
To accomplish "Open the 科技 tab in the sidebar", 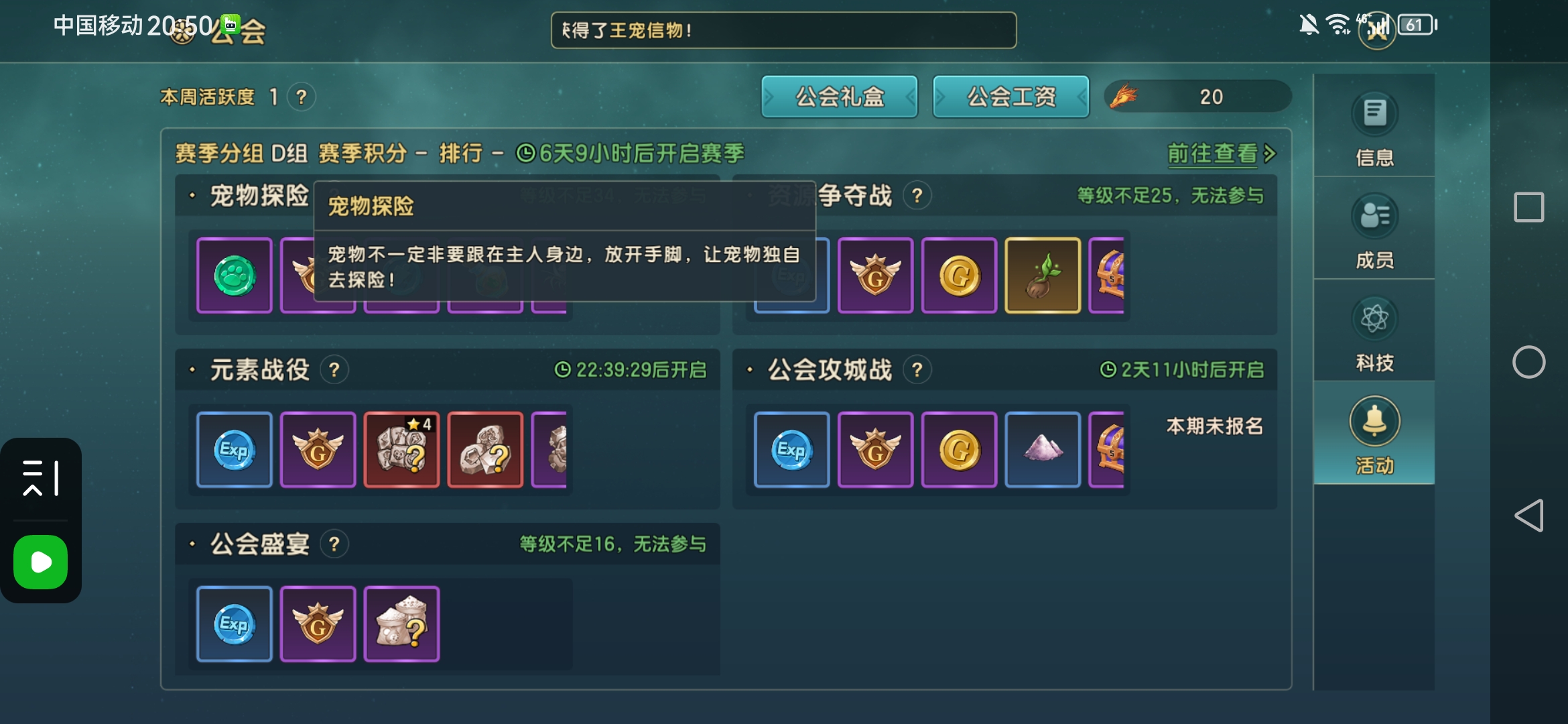I will click(1374, 333).
